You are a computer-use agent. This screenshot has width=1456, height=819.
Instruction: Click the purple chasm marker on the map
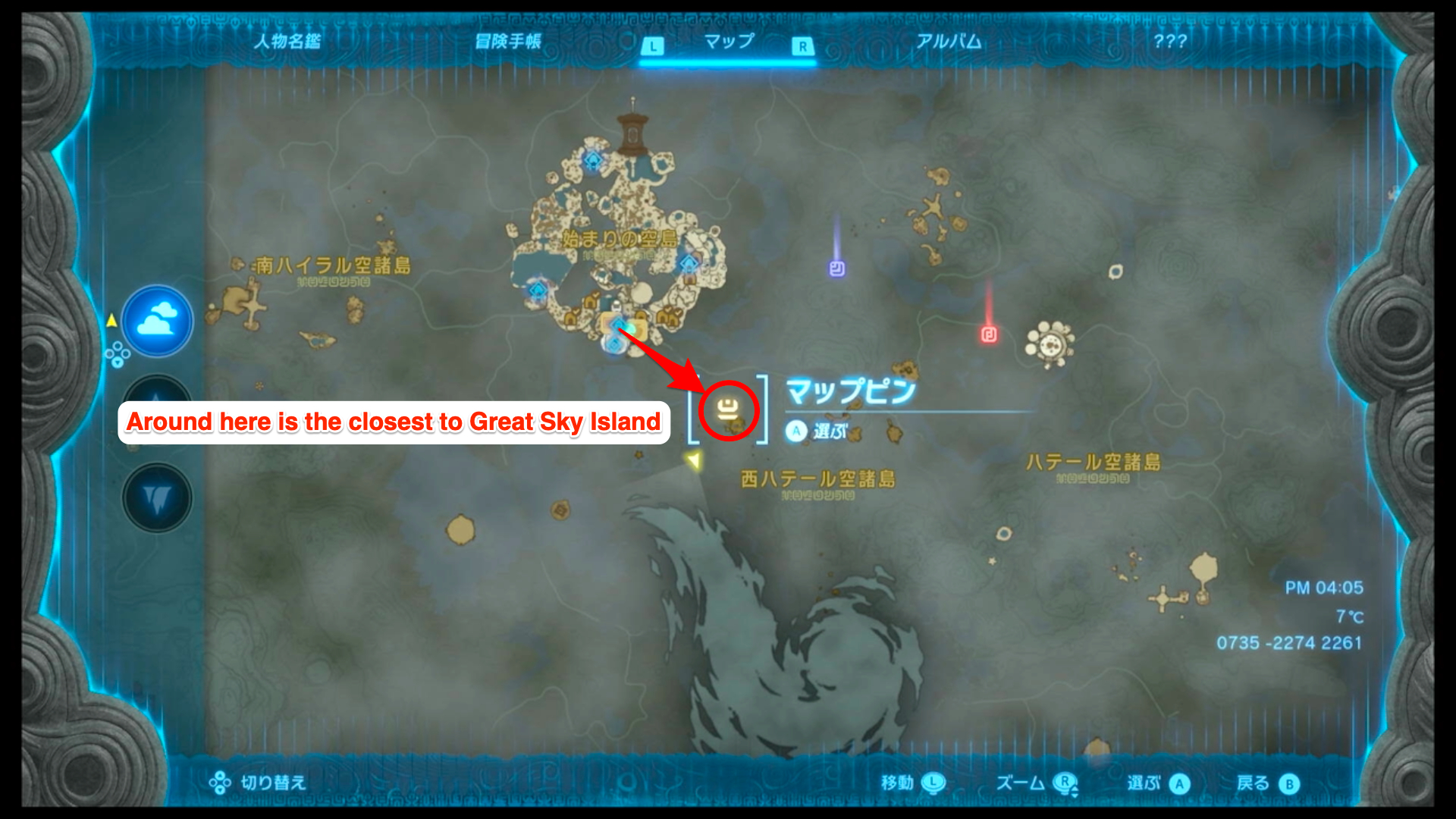[x=836, y=269]
